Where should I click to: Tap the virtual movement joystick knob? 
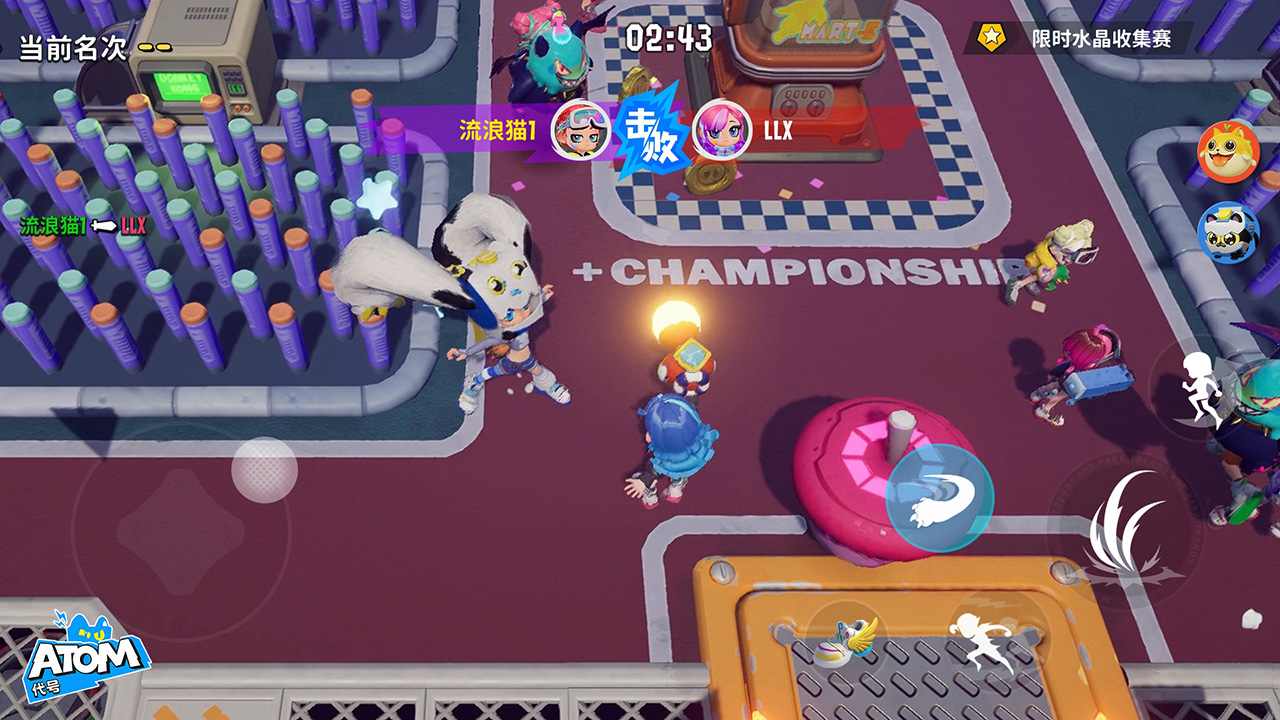(265, 470)
